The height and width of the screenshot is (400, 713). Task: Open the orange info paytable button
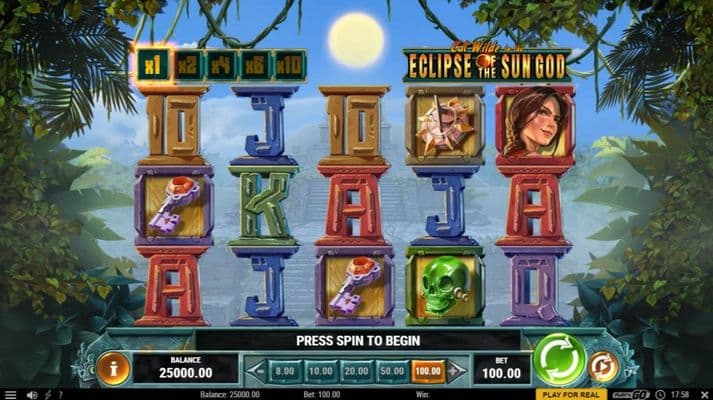(113, 368)
